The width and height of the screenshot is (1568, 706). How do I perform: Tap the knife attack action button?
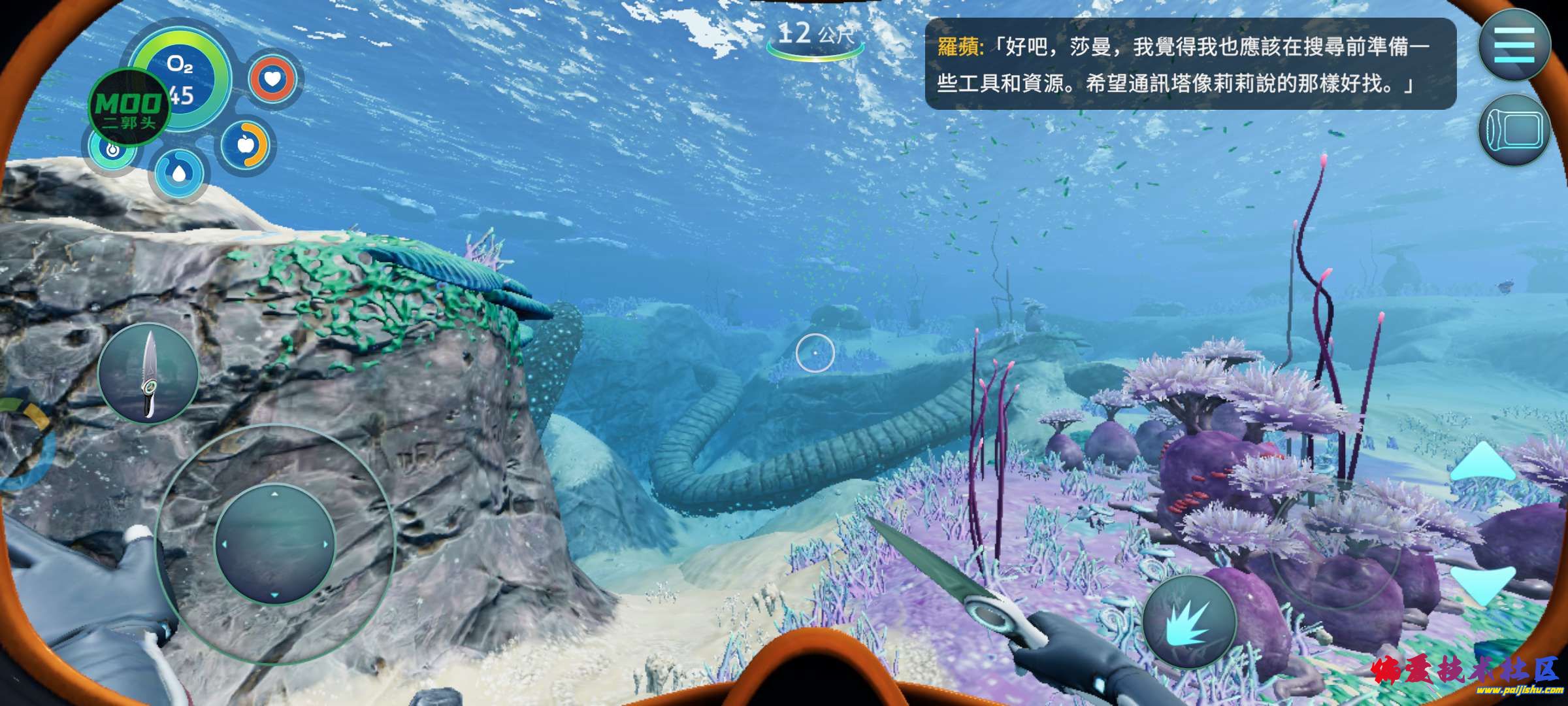tap(1189, 622)
